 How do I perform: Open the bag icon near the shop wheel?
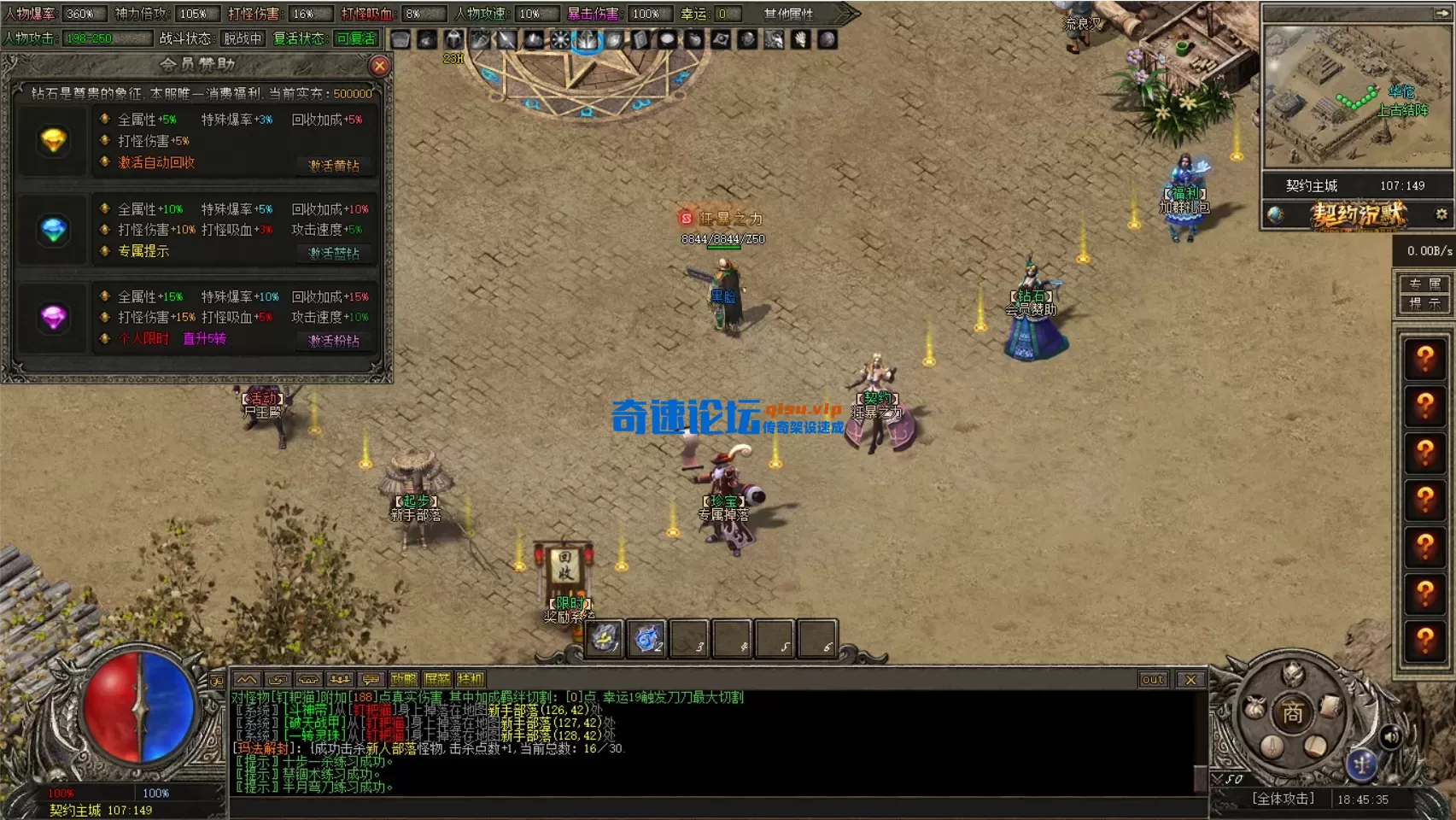[1255, 707]
